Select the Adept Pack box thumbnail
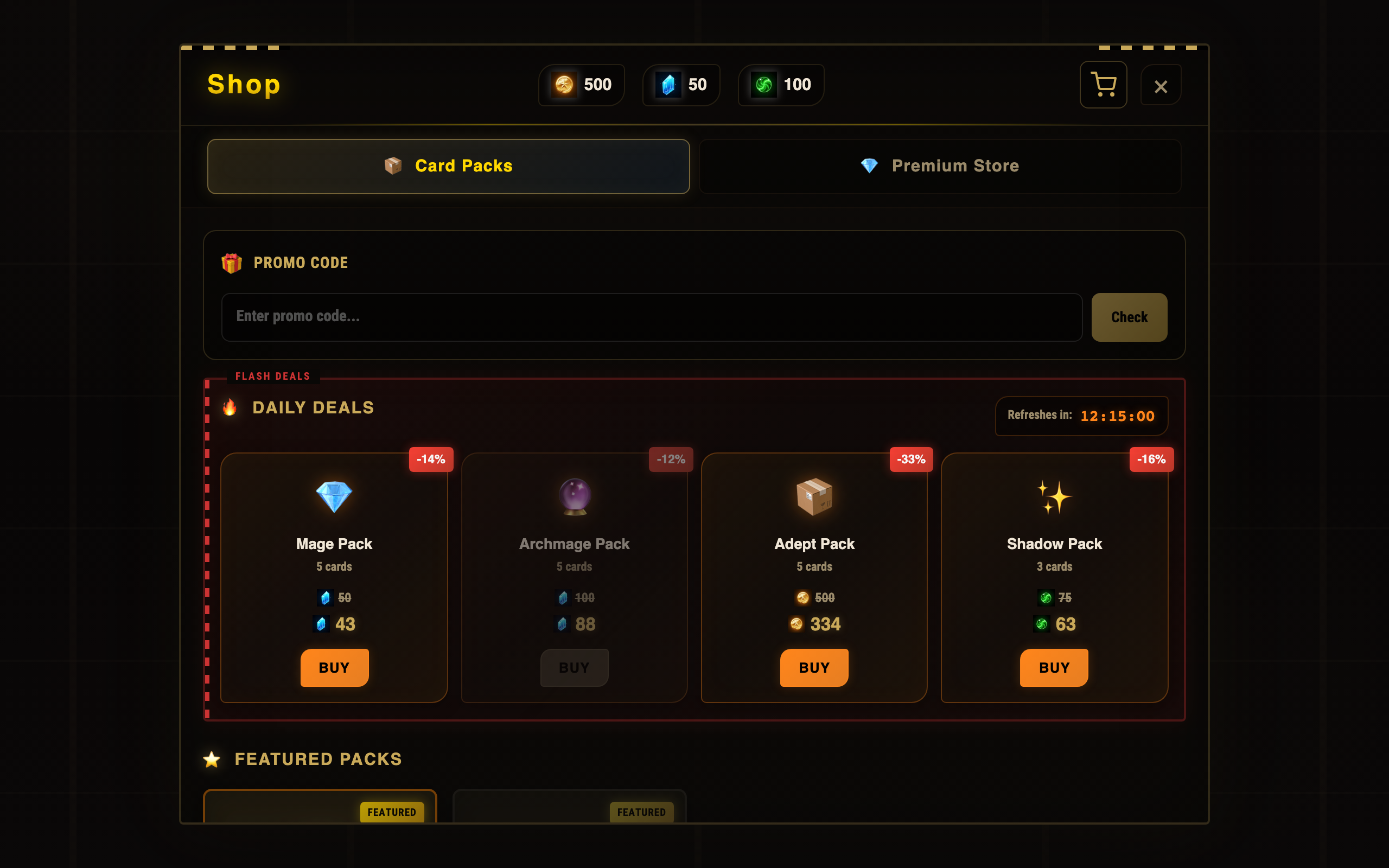1389x868 pixels. (x=814, y=496)
